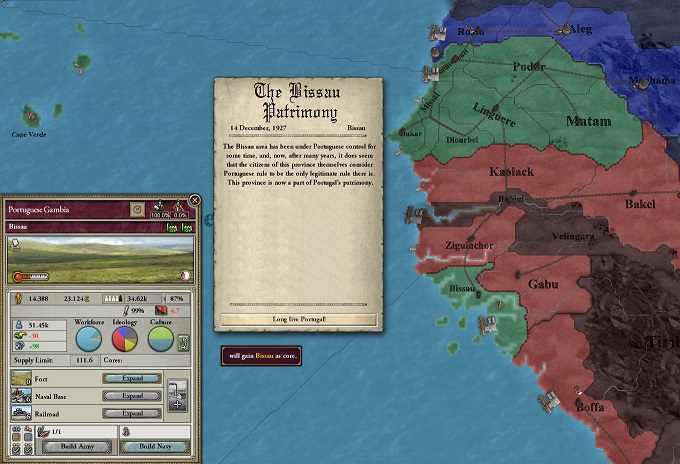Screen dimensions: 680x464
Task: Expand the Railroad
Action: (x=132, y=413)
